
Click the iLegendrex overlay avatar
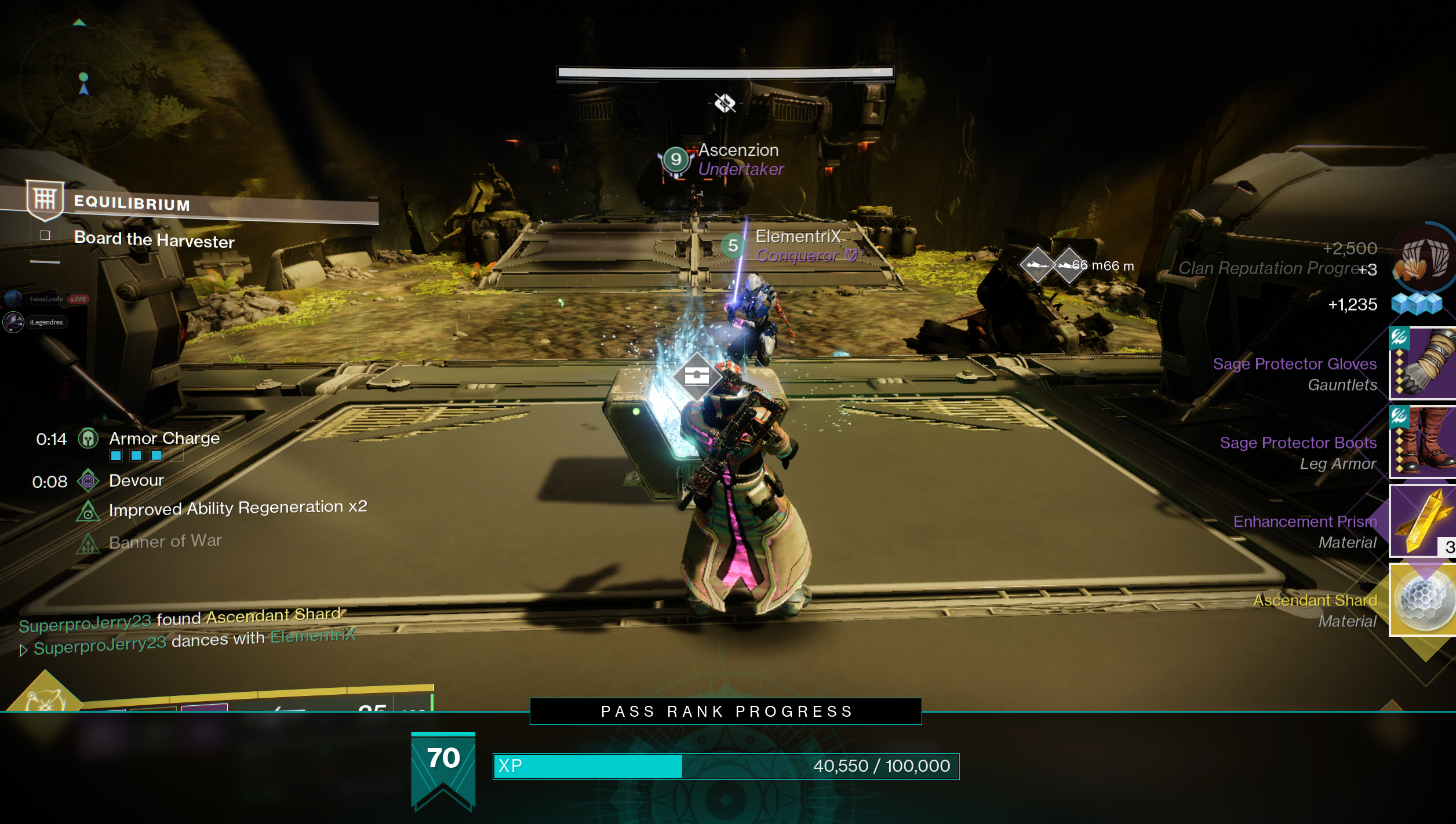[13, 322]
